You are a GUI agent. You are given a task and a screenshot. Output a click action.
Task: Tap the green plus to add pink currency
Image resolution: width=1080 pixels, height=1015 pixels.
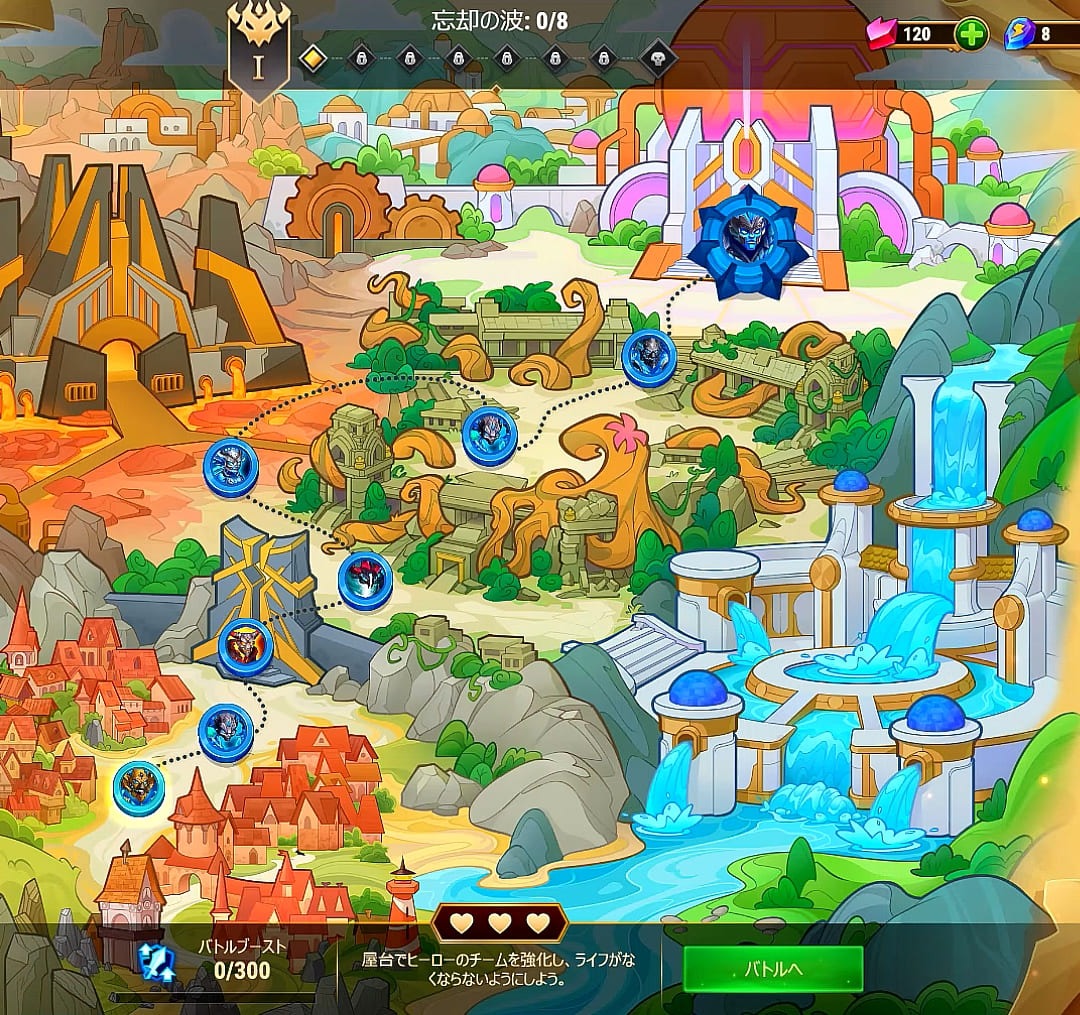click(x=971, y=34)
